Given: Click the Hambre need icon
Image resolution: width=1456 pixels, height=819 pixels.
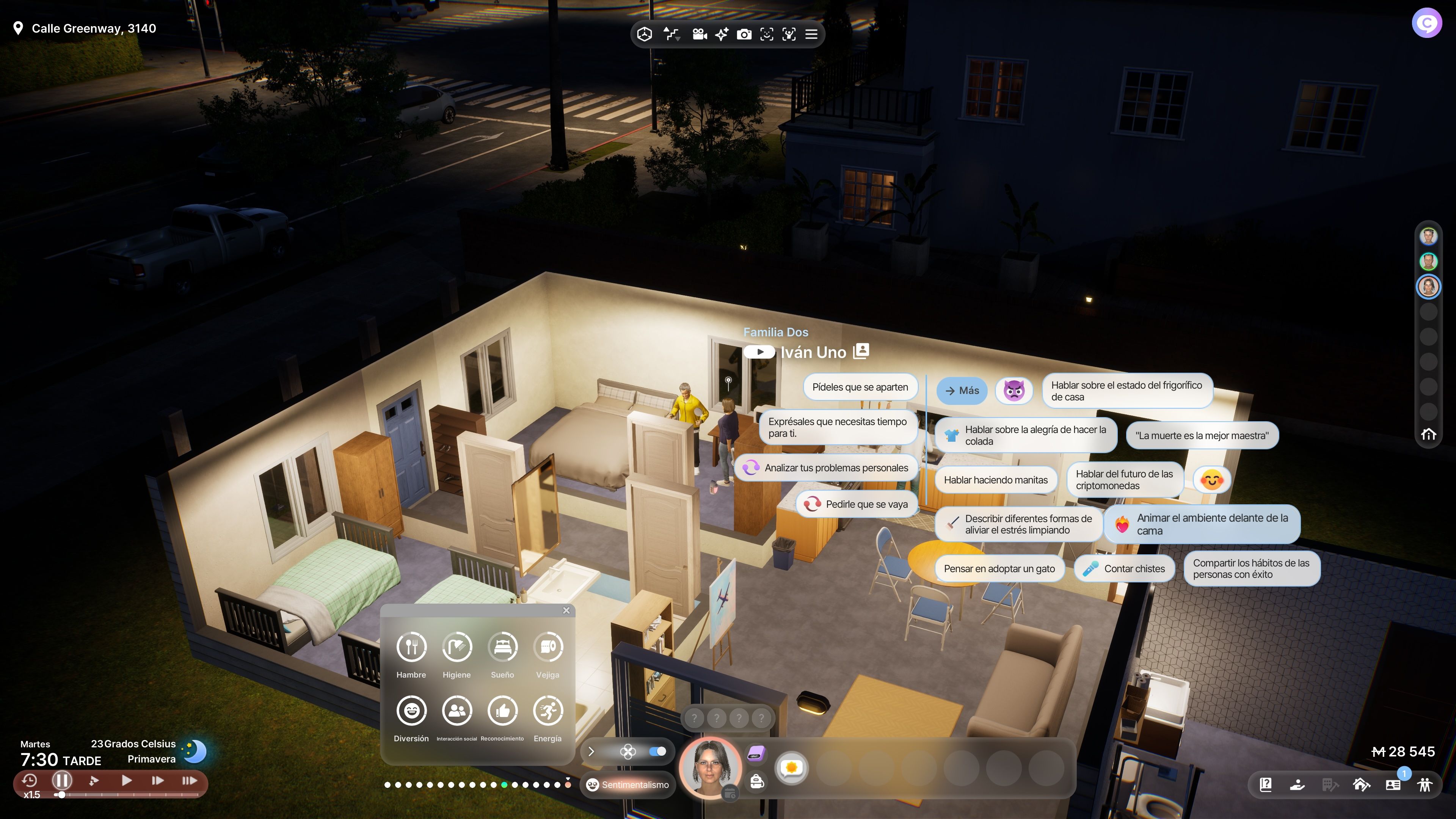Looking at the screenshot, I should coord(411,646).
